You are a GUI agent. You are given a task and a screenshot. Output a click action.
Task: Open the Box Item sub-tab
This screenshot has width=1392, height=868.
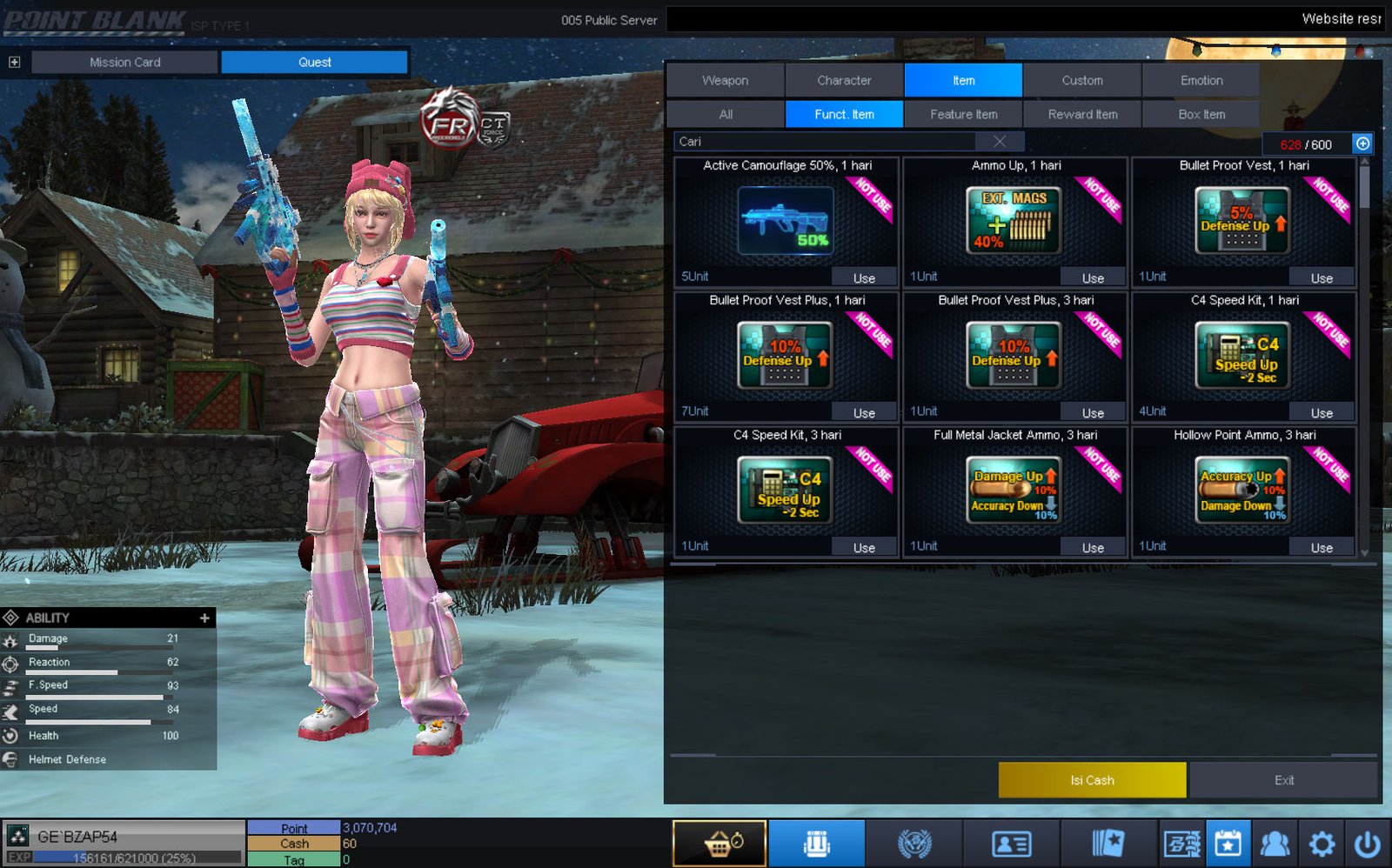1201,114
